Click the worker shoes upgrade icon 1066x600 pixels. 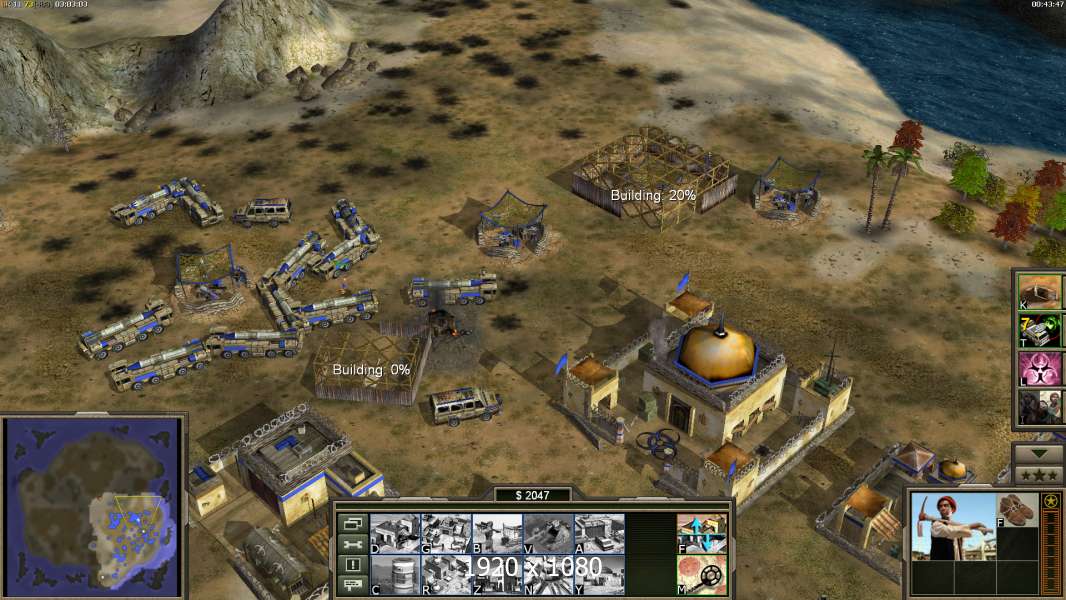coord(1019,509)
